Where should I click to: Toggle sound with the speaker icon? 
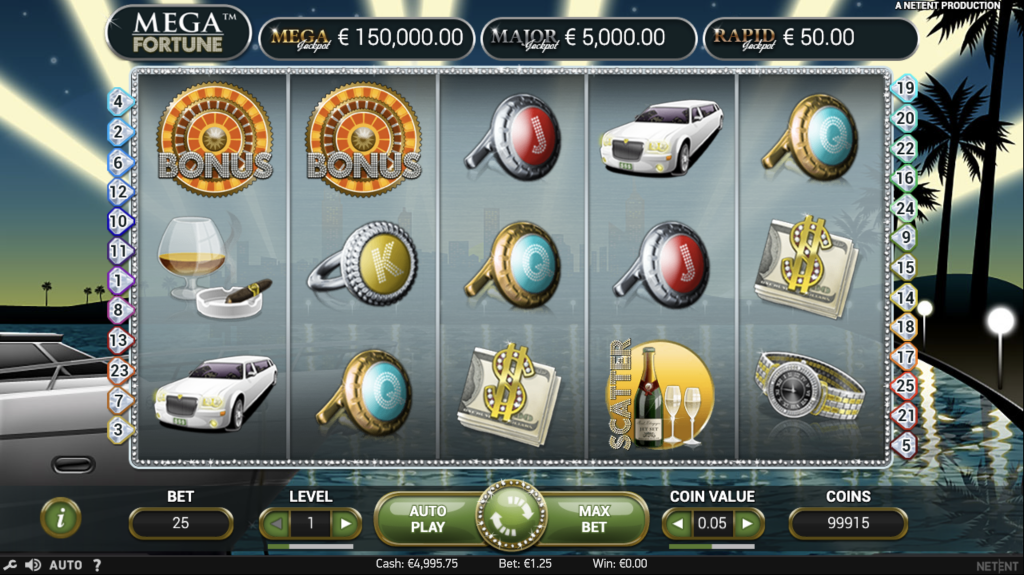[x=31, y=565]
